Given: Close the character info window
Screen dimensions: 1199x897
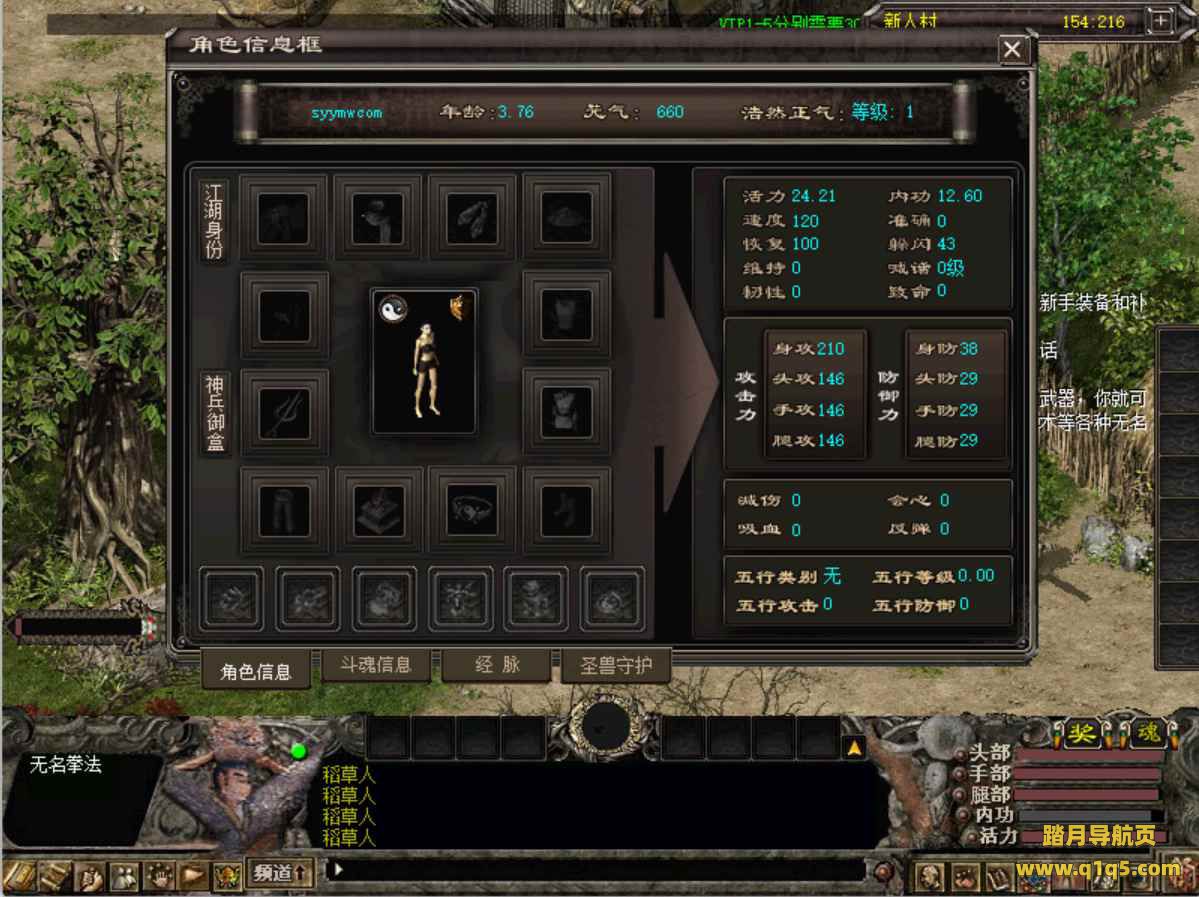Looking at the screenshot, I should coord(1013,49).
